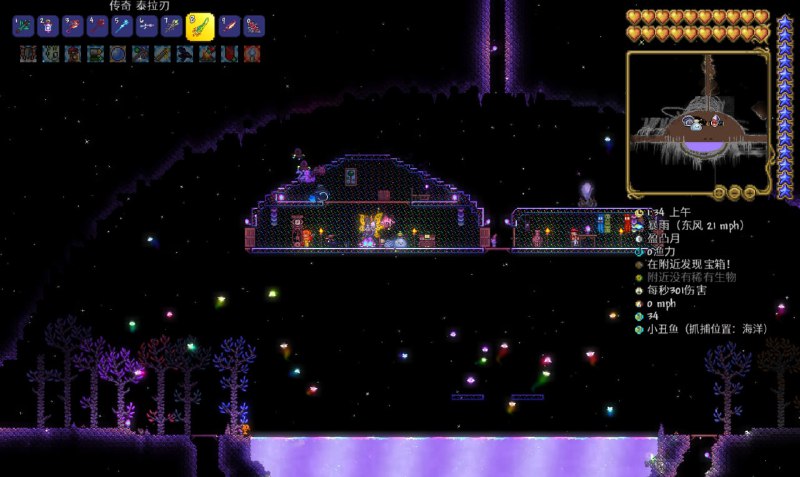This screenshot has height=477, width=800.
Task: Zoom in the minimap with plus button
Action: point(748,192)
